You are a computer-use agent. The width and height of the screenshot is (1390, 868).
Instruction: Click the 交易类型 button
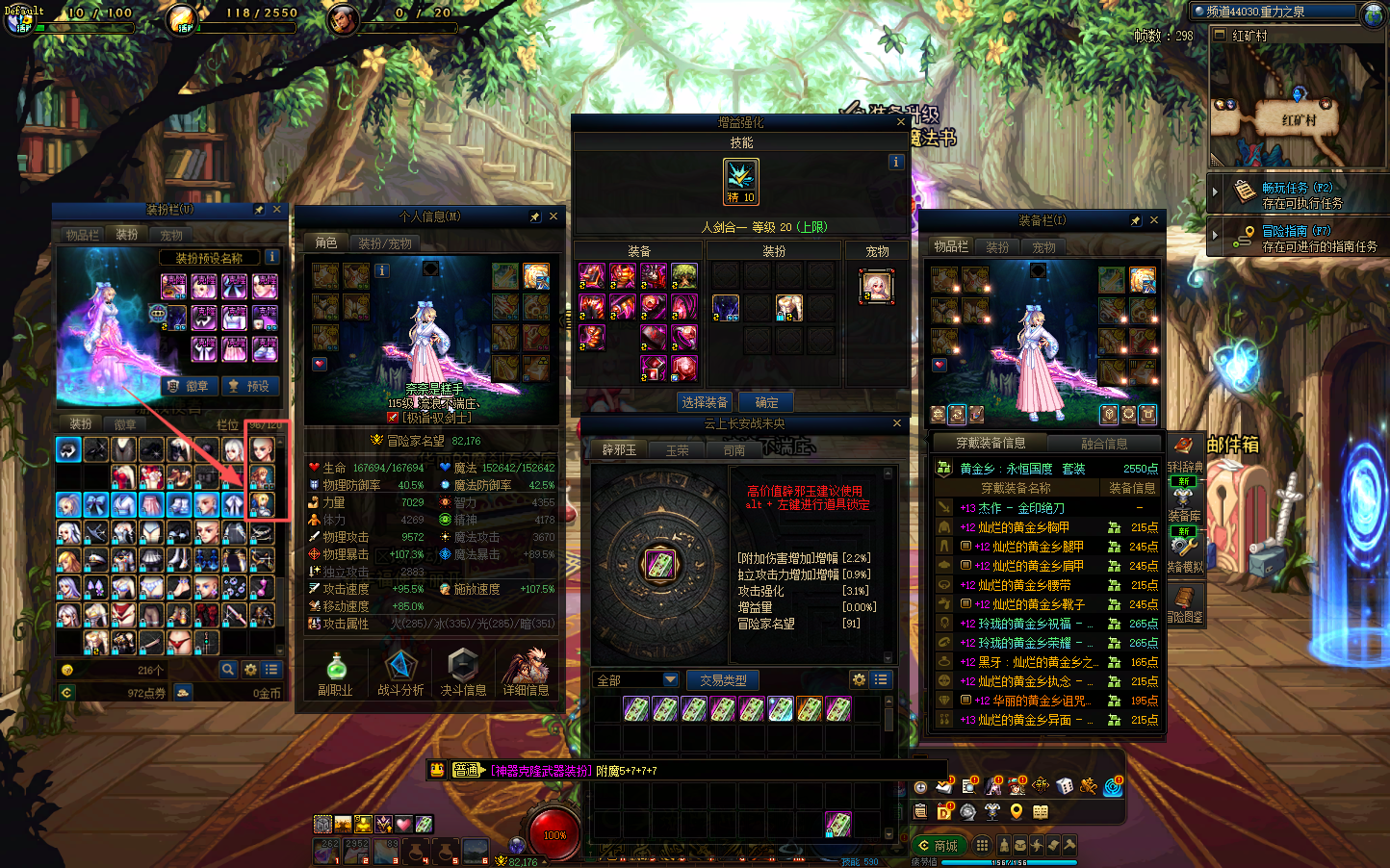point(723,680)
